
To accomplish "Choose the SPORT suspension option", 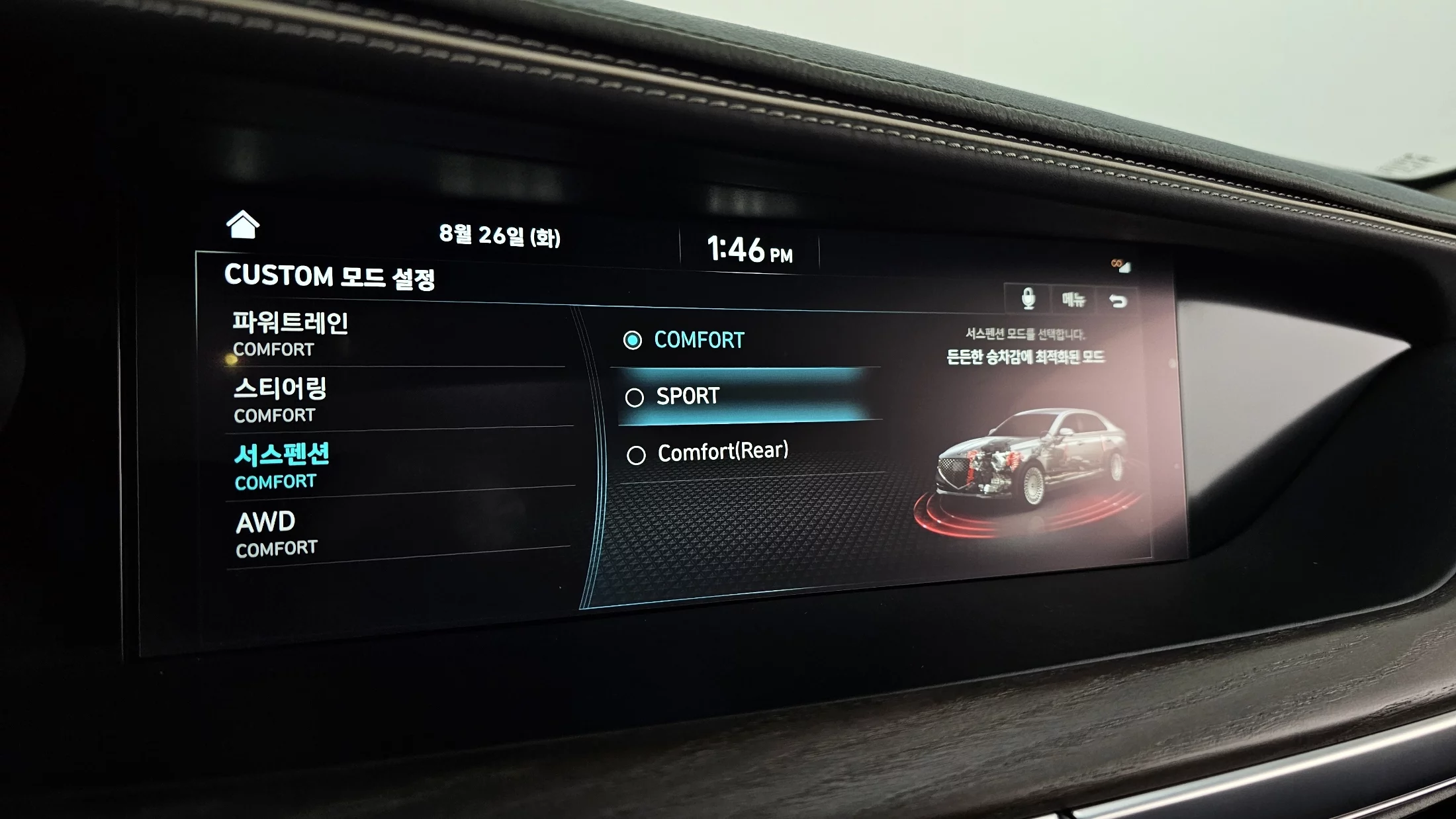I will pos(688,396).
